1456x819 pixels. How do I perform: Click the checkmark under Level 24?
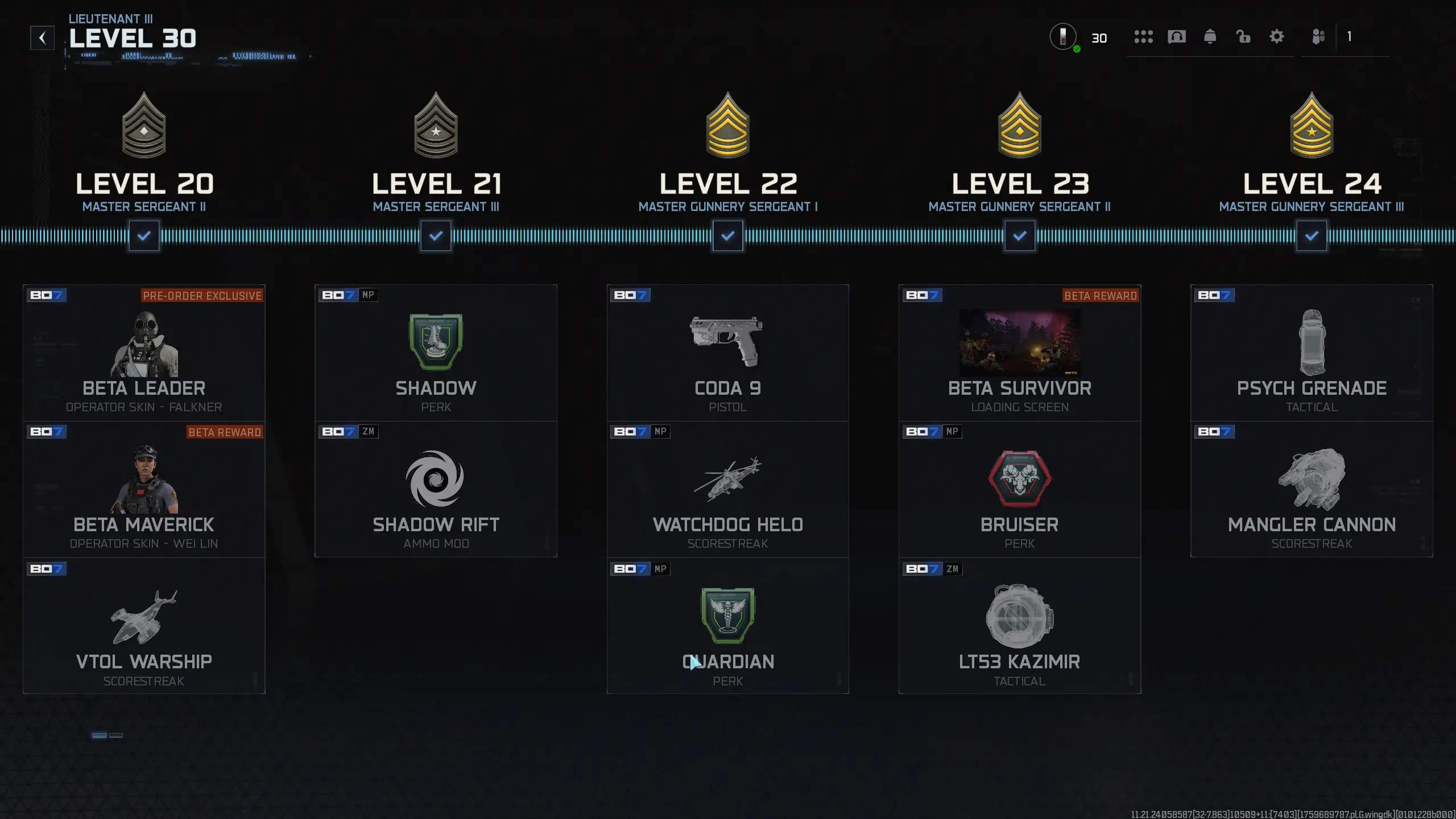[x=1312, y=235]
